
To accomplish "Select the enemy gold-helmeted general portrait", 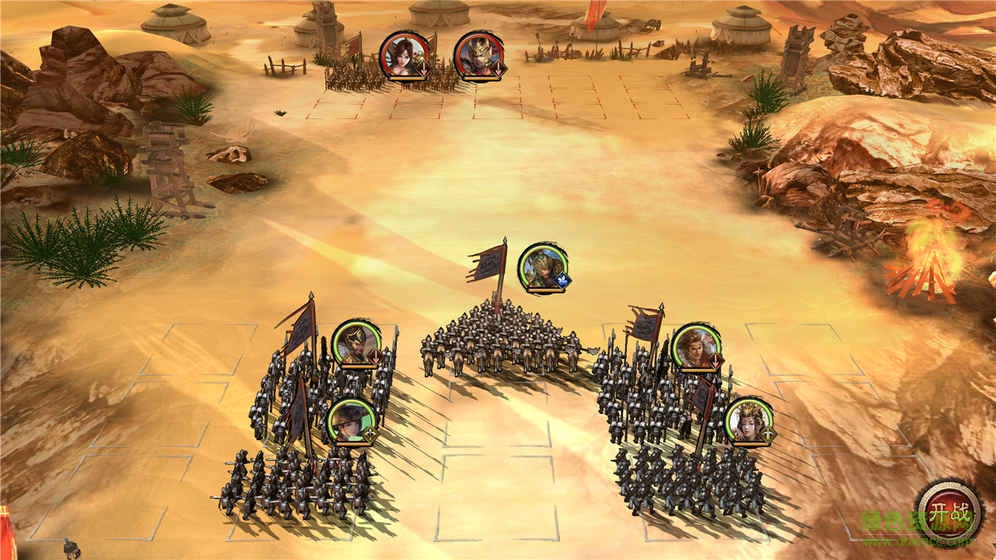I will tap(479, 54).
